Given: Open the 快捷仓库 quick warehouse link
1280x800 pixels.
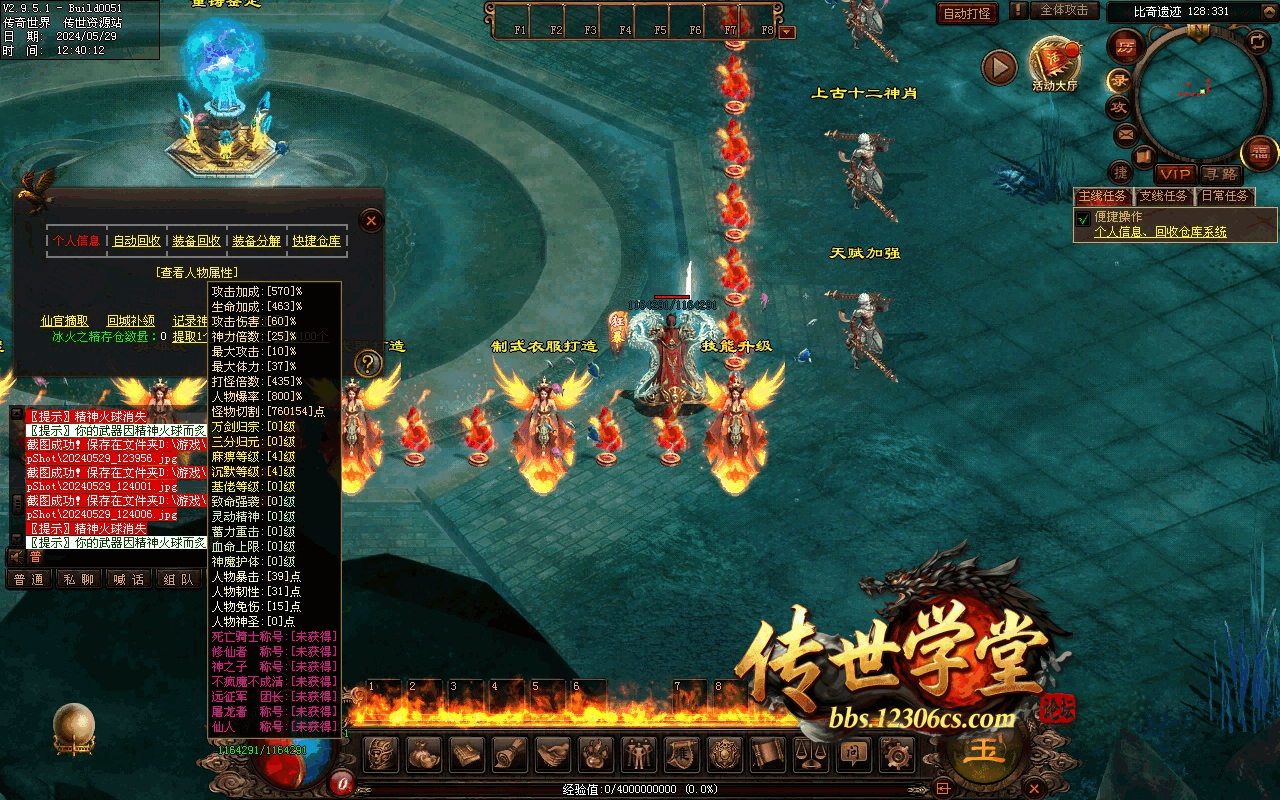Looking at the screenshot, I should tap(316, 241).
